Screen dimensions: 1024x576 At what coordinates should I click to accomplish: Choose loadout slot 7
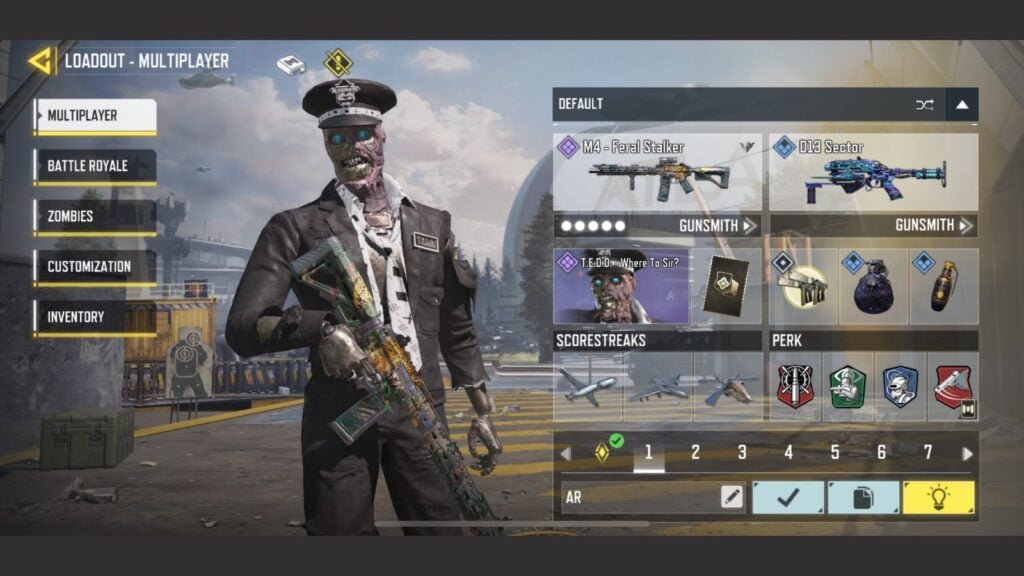(927, 453)
